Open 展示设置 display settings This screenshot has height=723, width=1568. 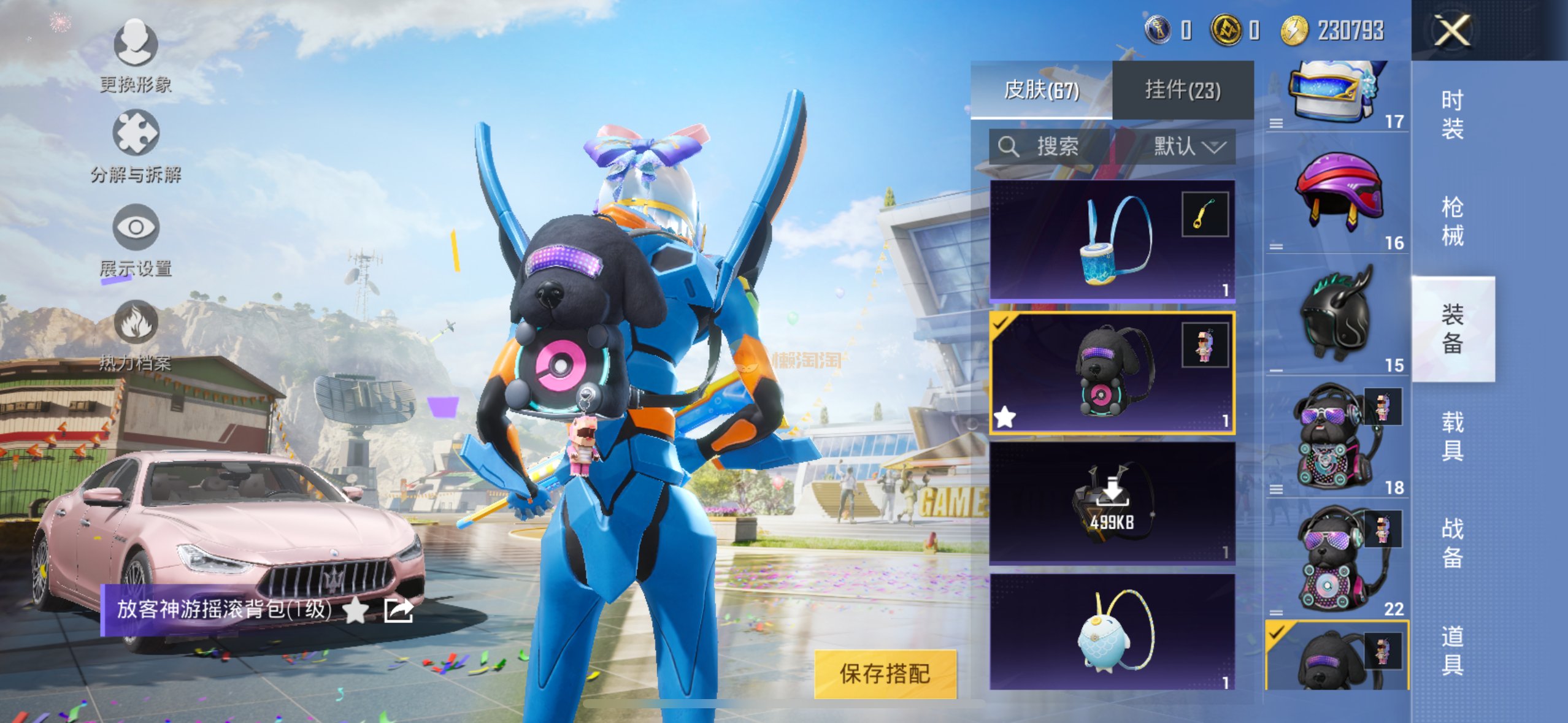pyautogui.click(x=136, y=240)
